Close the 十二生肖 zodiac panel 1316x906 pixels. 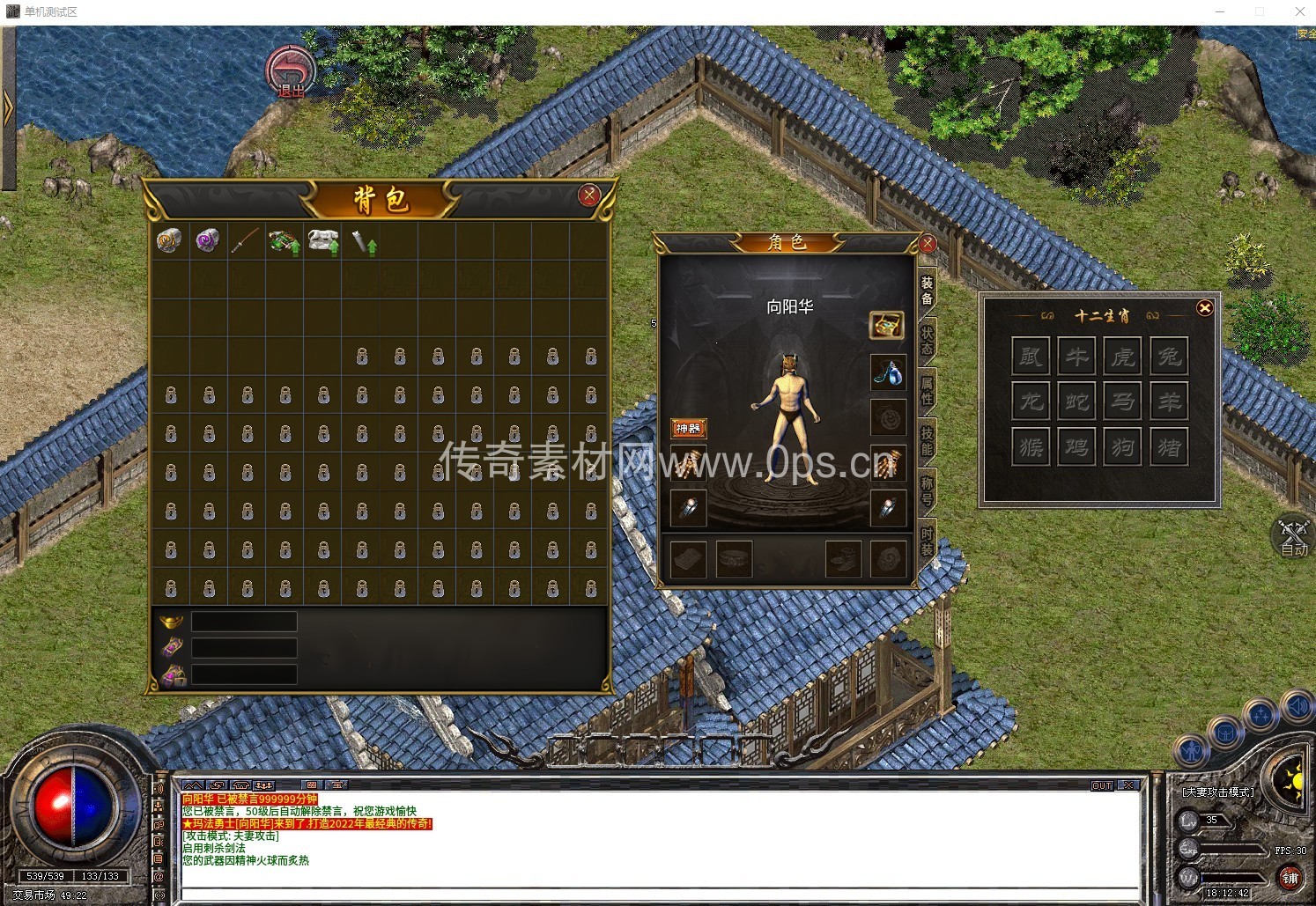click(1204, 307)
